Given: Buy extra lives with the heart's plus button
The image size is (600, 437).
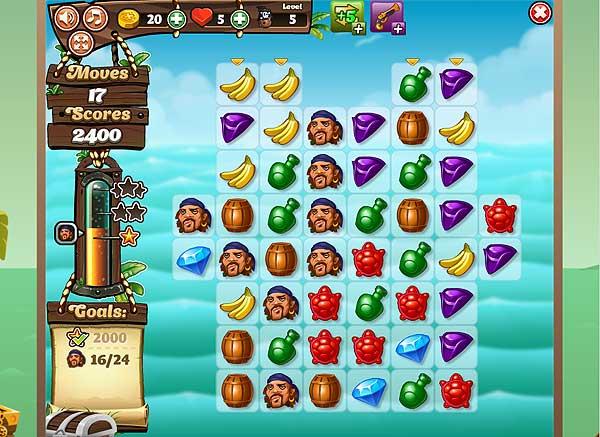Looking at the screenshot, I should click(240, 18).
